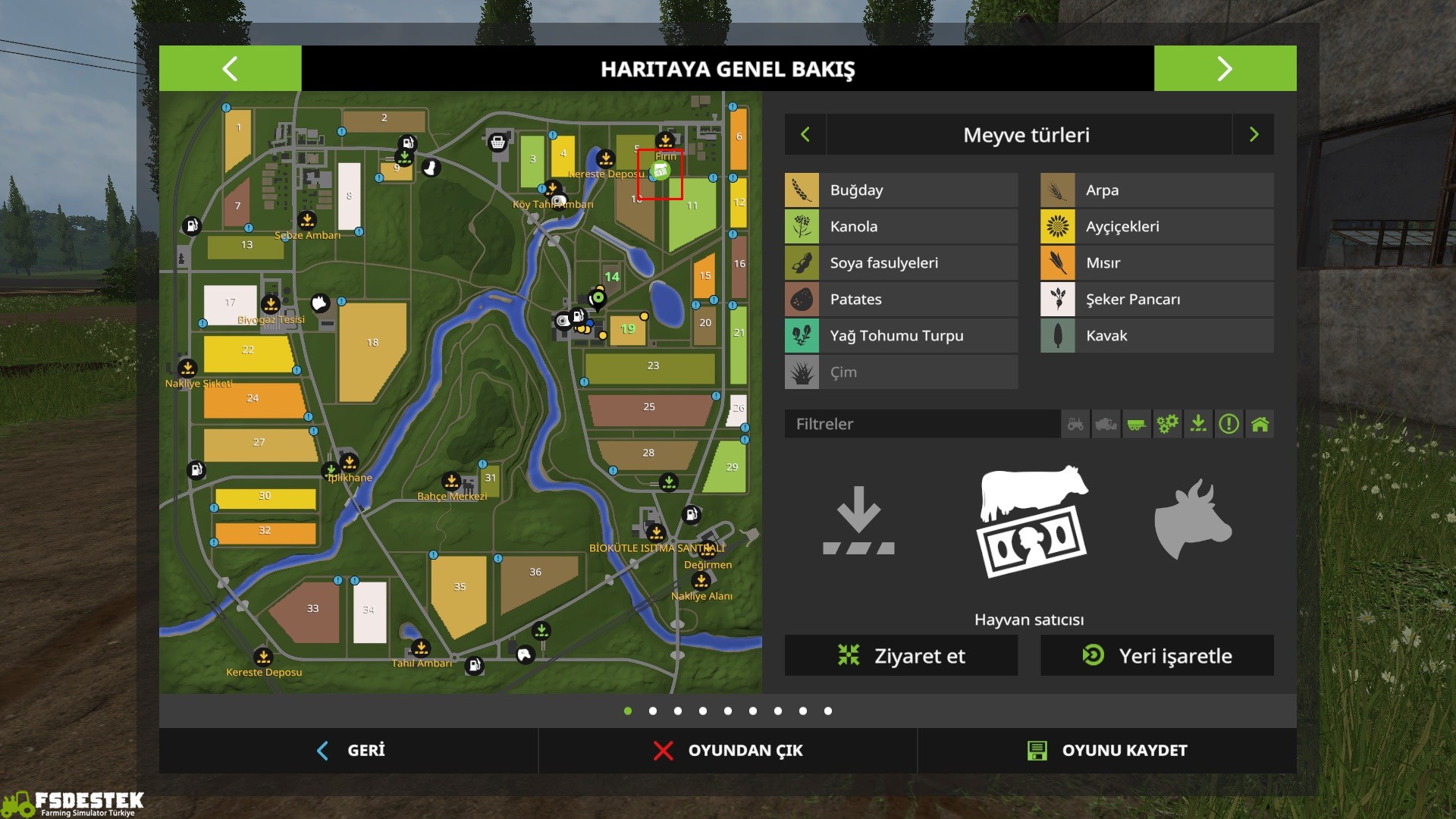1456x819 pixels.
Task: Mark the location with Yeri işaretle
Action: coord(1156,656)
